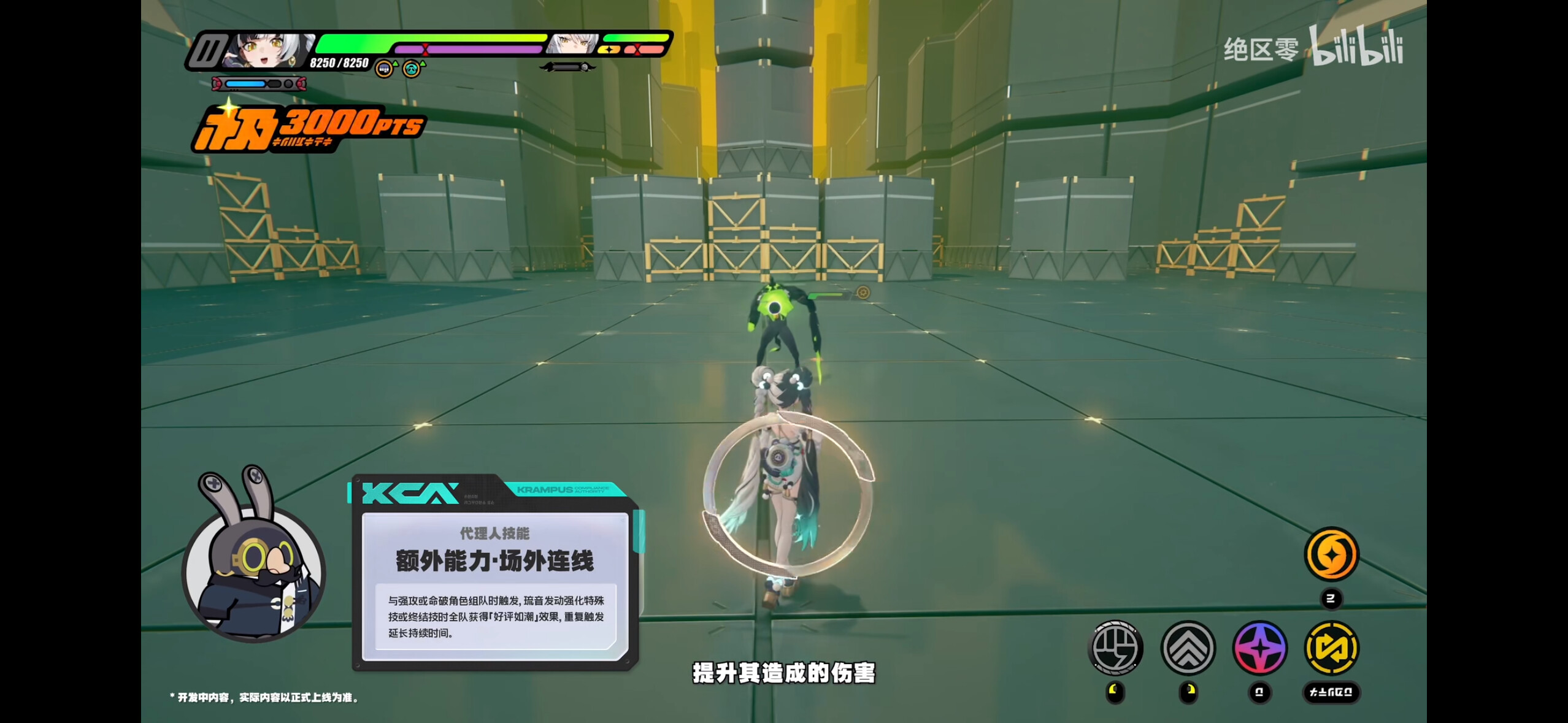
Task: Tap the fist basic attack button
Action: point(1115,648)
